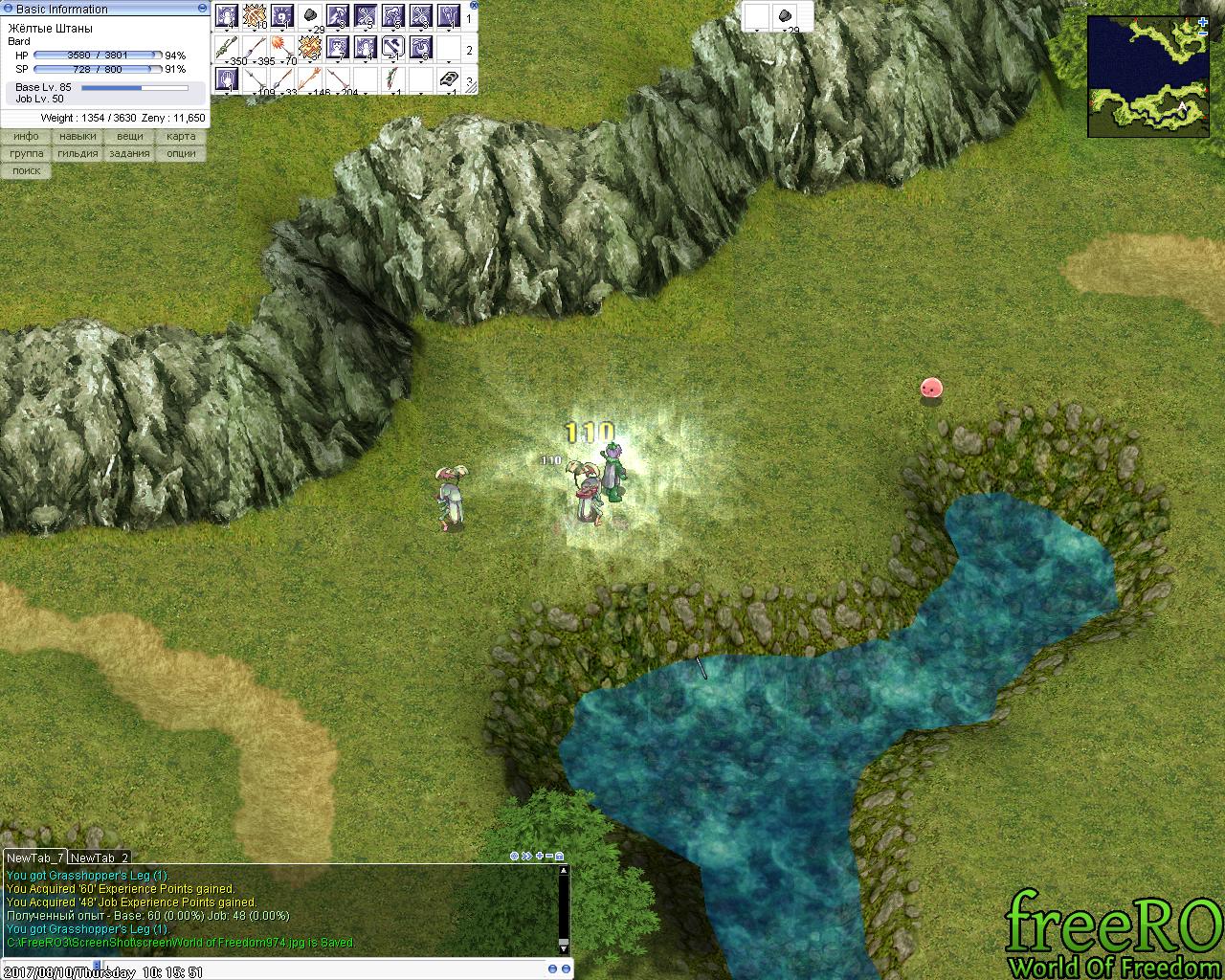Click the карта map button
This screenshot has width=1225, height=980.
coord(181,137)
